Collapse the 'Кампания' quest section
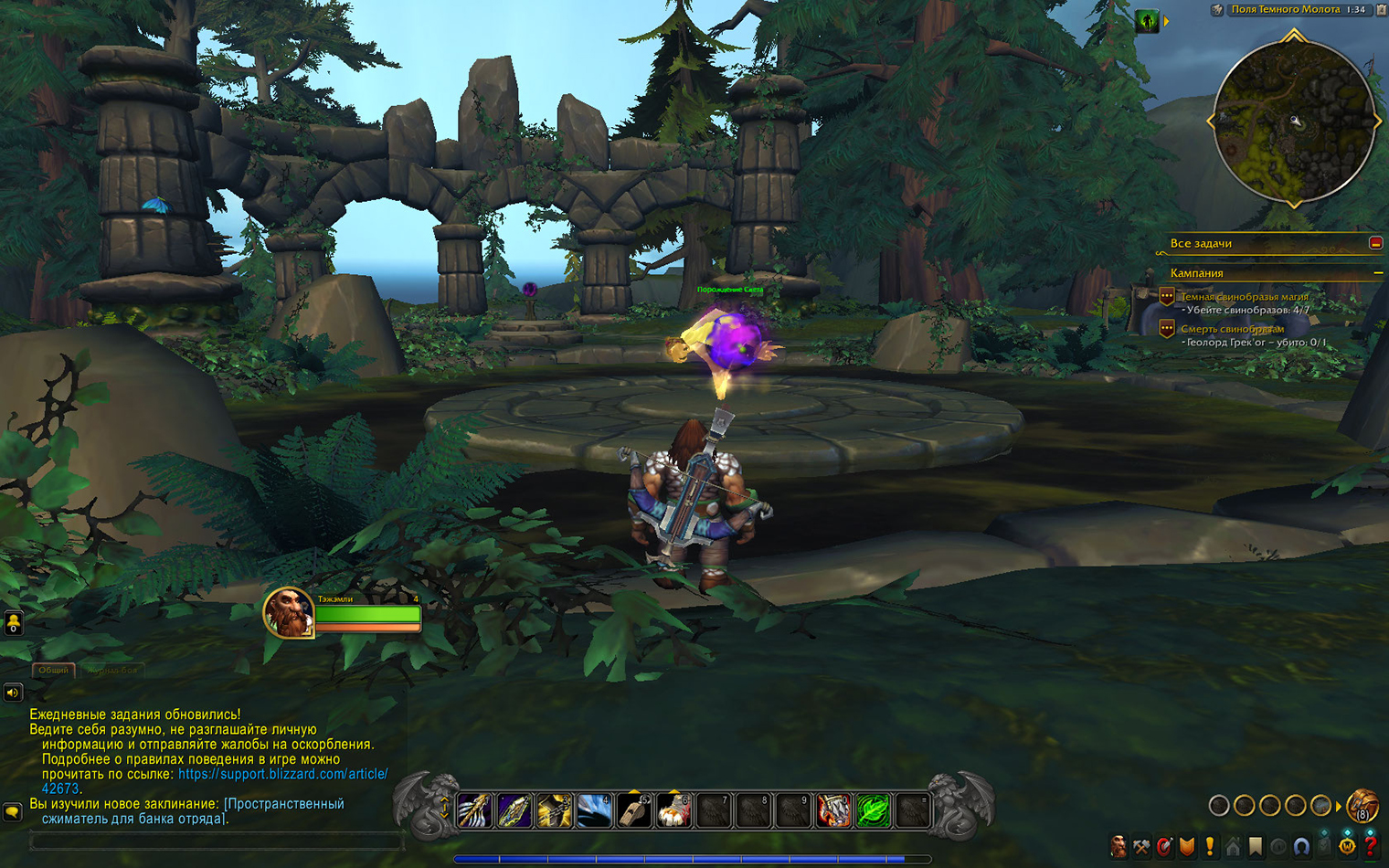 [1377, 273]
